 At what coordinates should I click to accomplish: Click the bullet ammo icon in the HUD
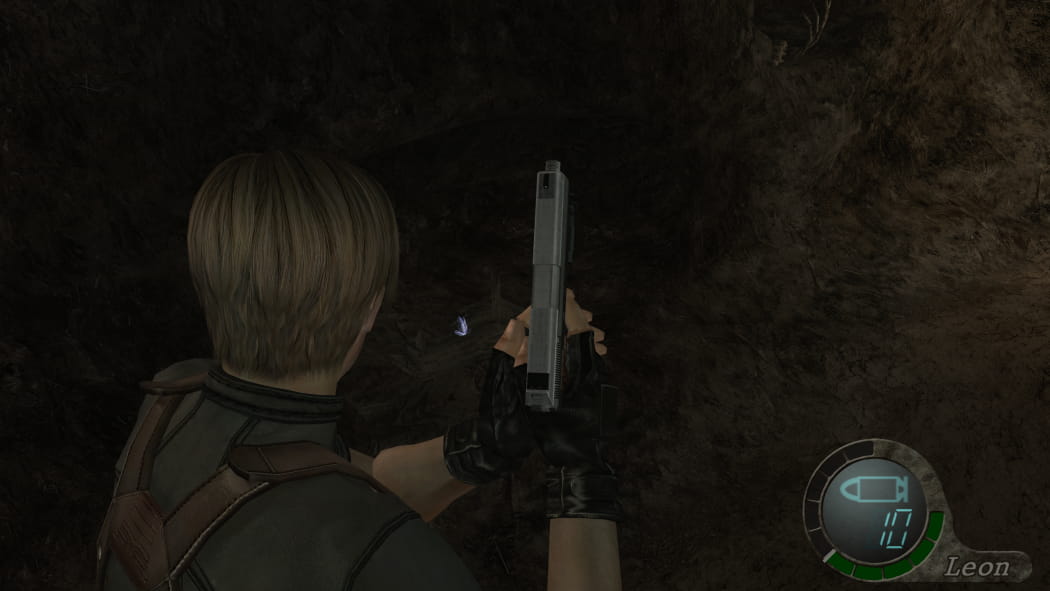click(872, 489)
